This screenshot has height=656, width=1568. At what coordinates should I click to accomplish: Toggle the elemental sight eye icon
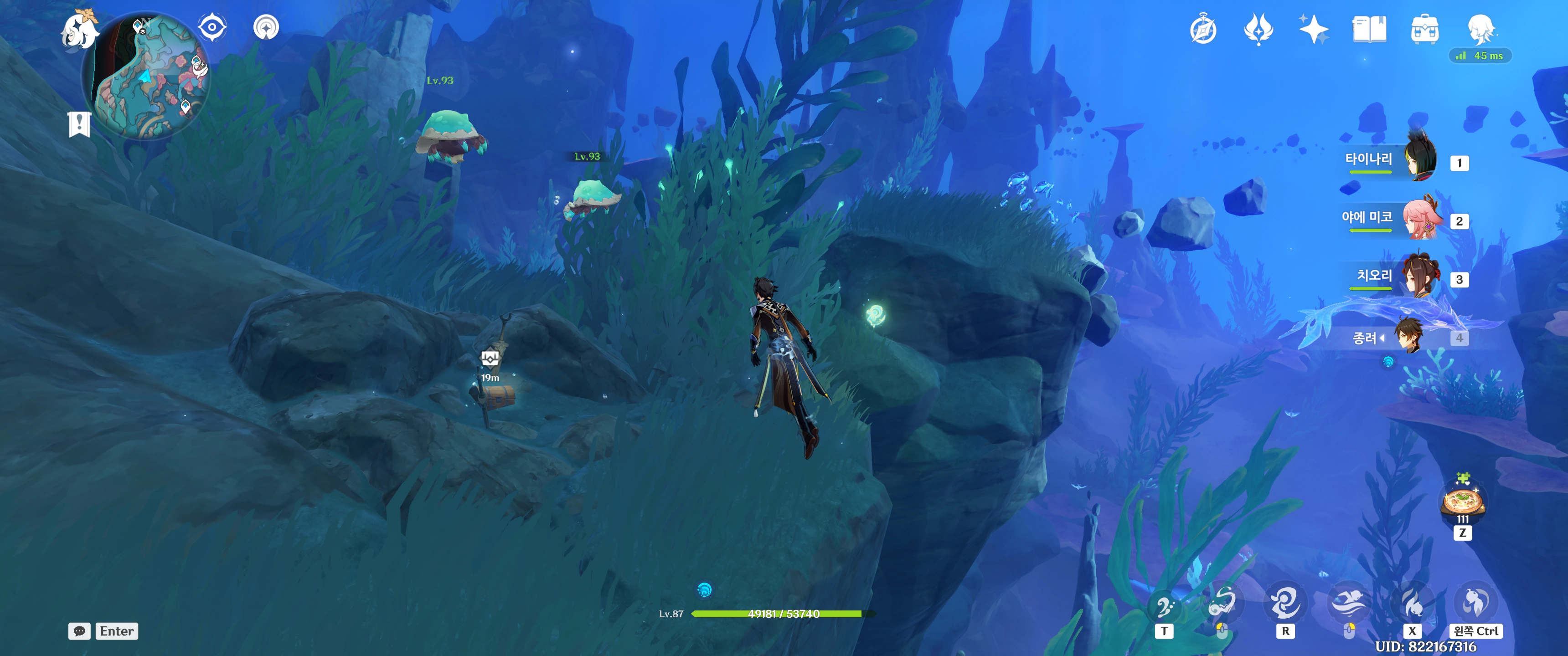coord(212,27)
